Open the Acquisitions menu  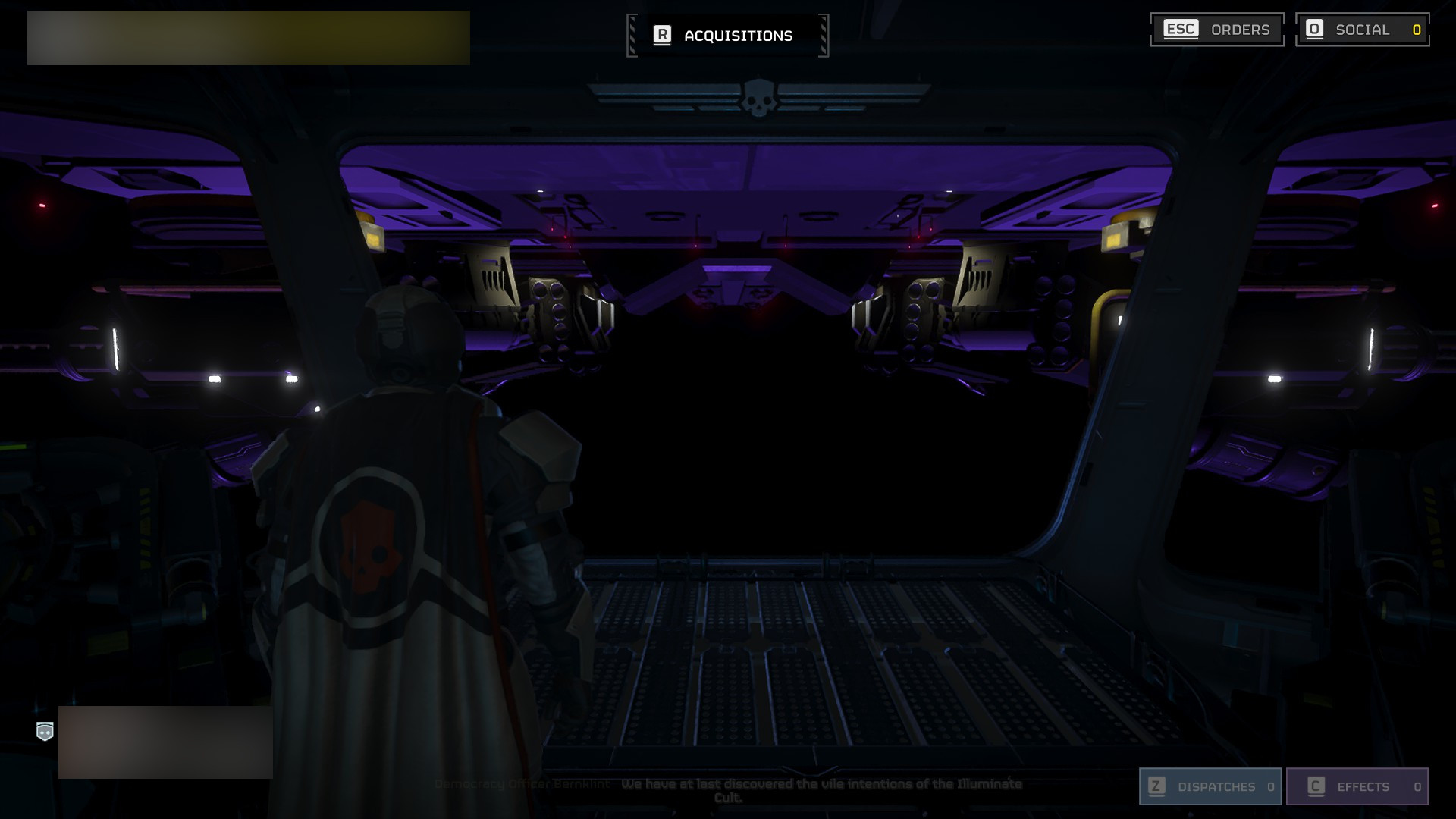(x=727, y=36)
